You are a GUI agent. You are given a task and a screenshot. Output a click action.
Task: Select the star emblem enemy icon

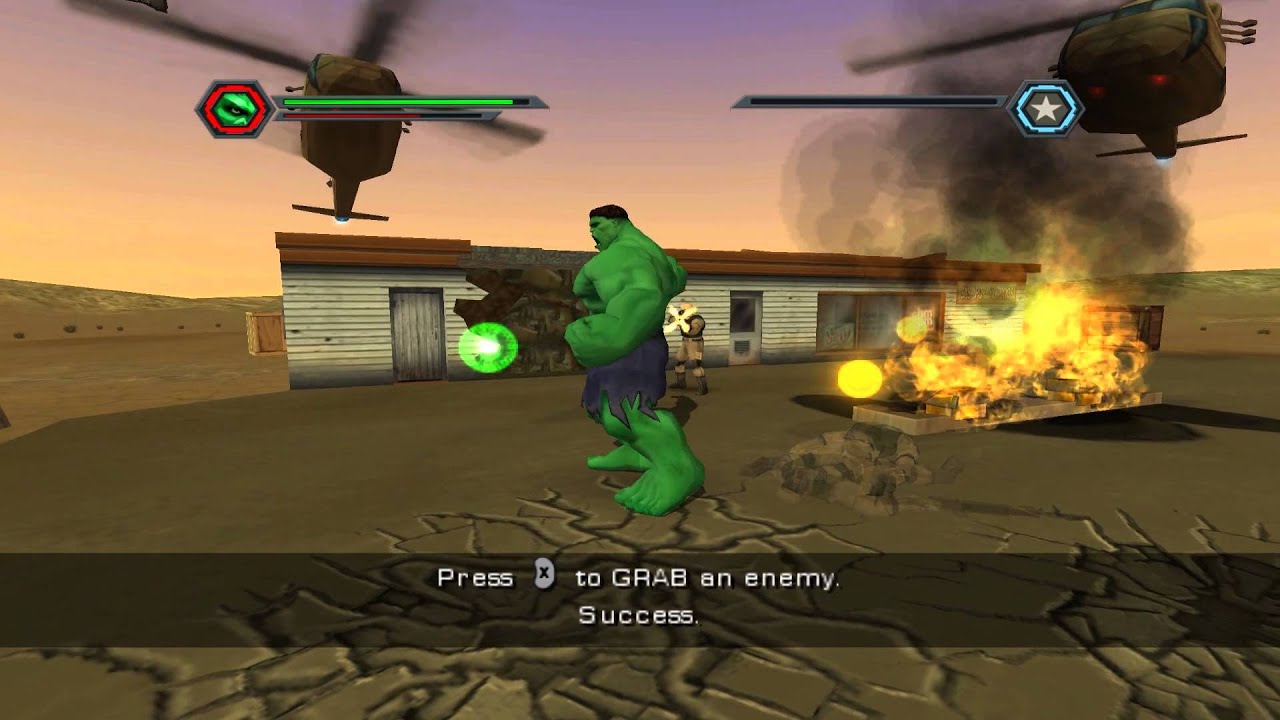[x=1045, y=108]
